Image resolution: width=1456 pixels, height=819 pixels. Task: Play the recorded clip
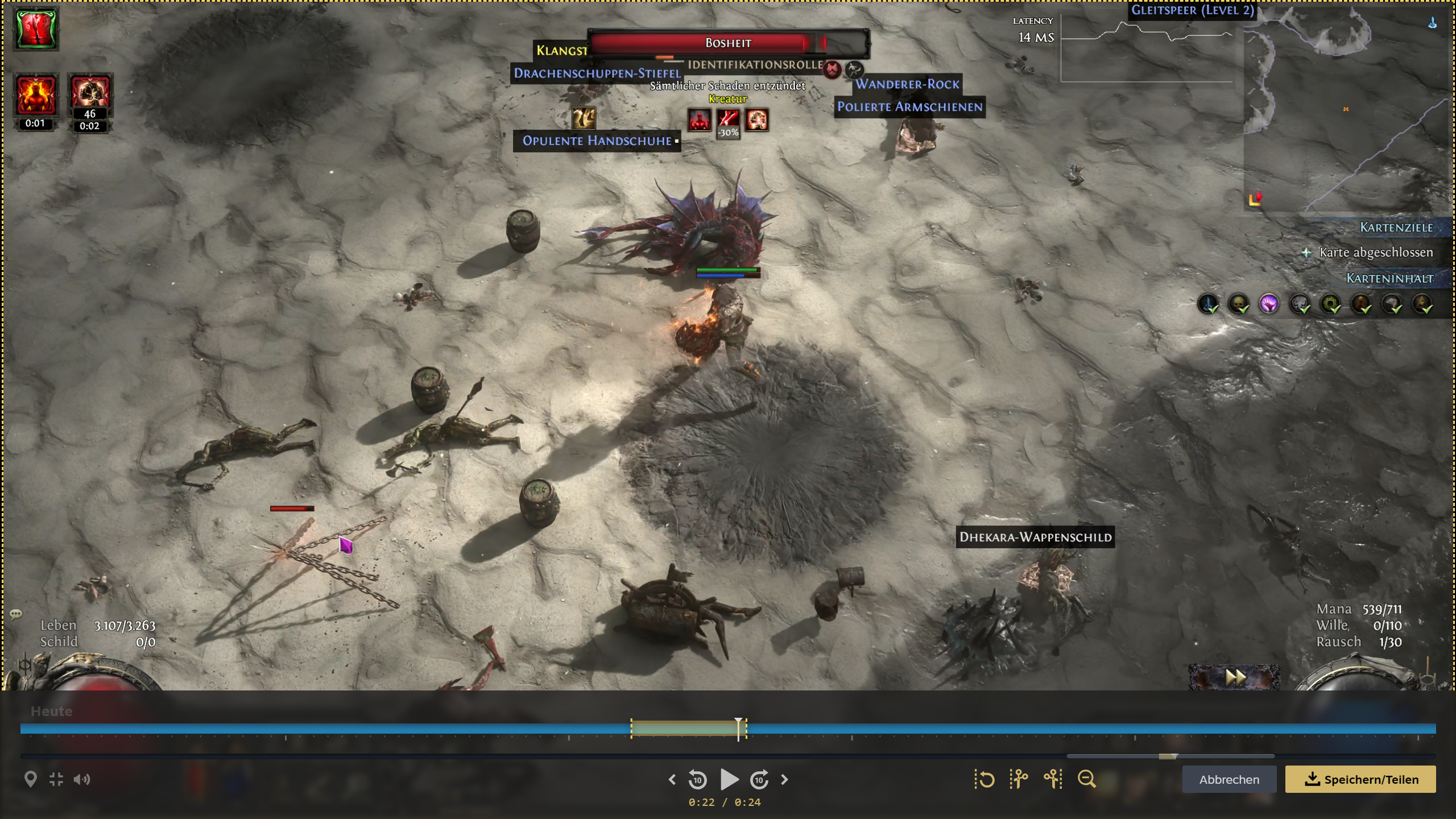[x=729, y=779]
